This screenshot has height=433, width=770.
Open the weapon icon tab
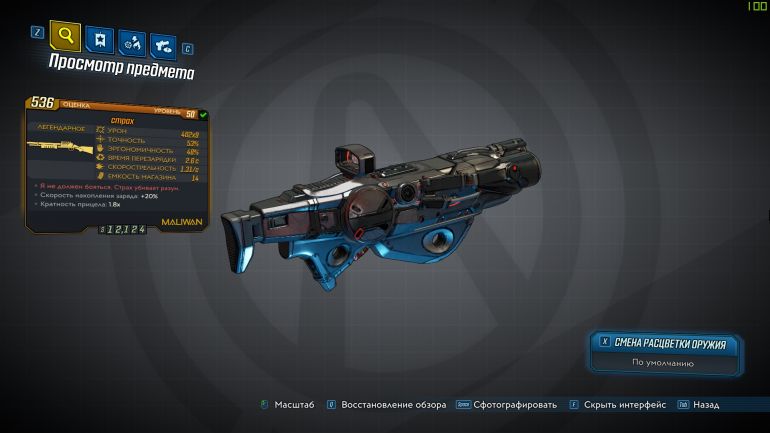tap(162, 44)
